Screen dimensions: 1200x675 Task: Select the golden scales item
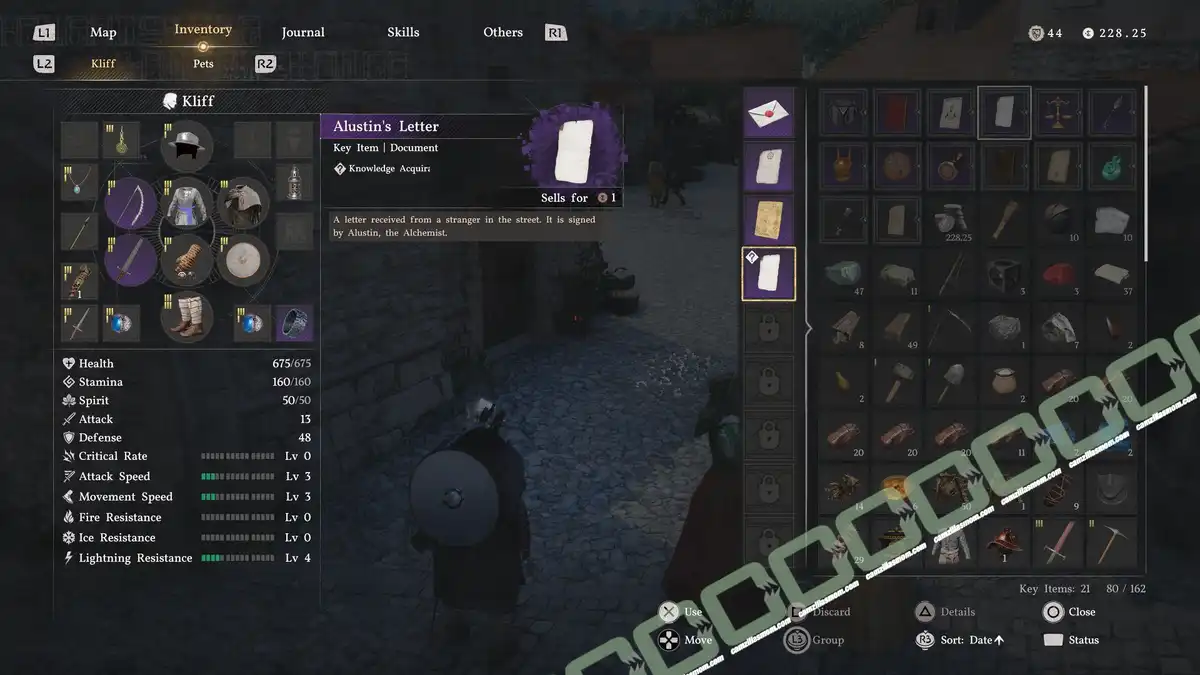pos(1058,112)
